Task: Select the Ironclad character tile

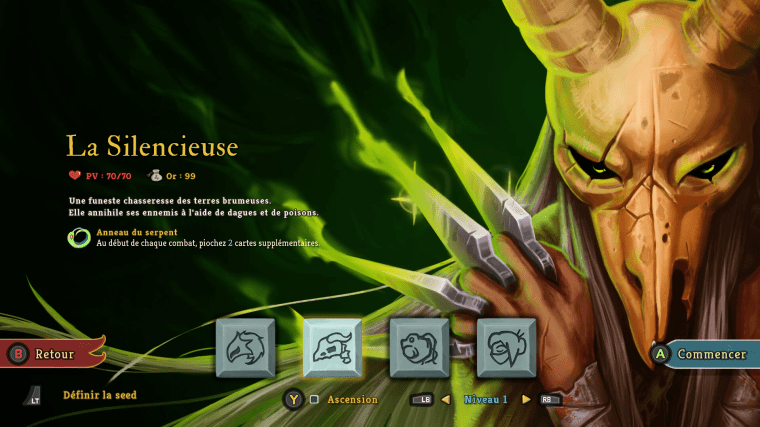Action: [246, 348]
